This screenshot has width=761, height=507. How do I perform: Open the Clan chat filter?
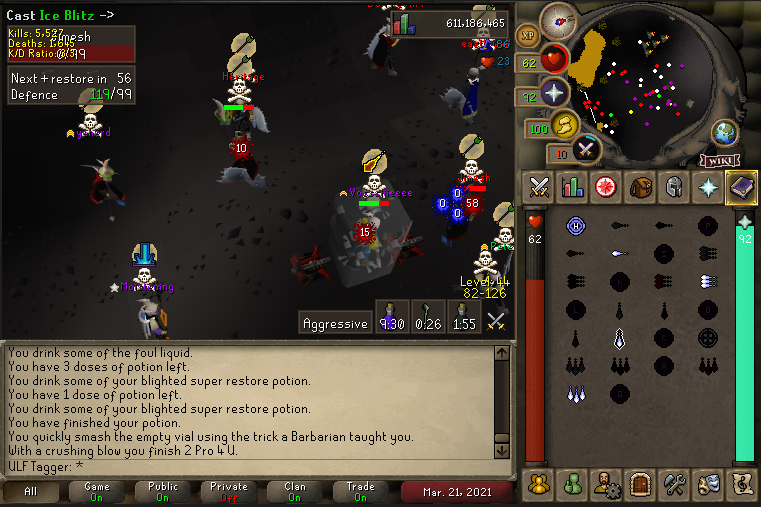tap(295, 492)
